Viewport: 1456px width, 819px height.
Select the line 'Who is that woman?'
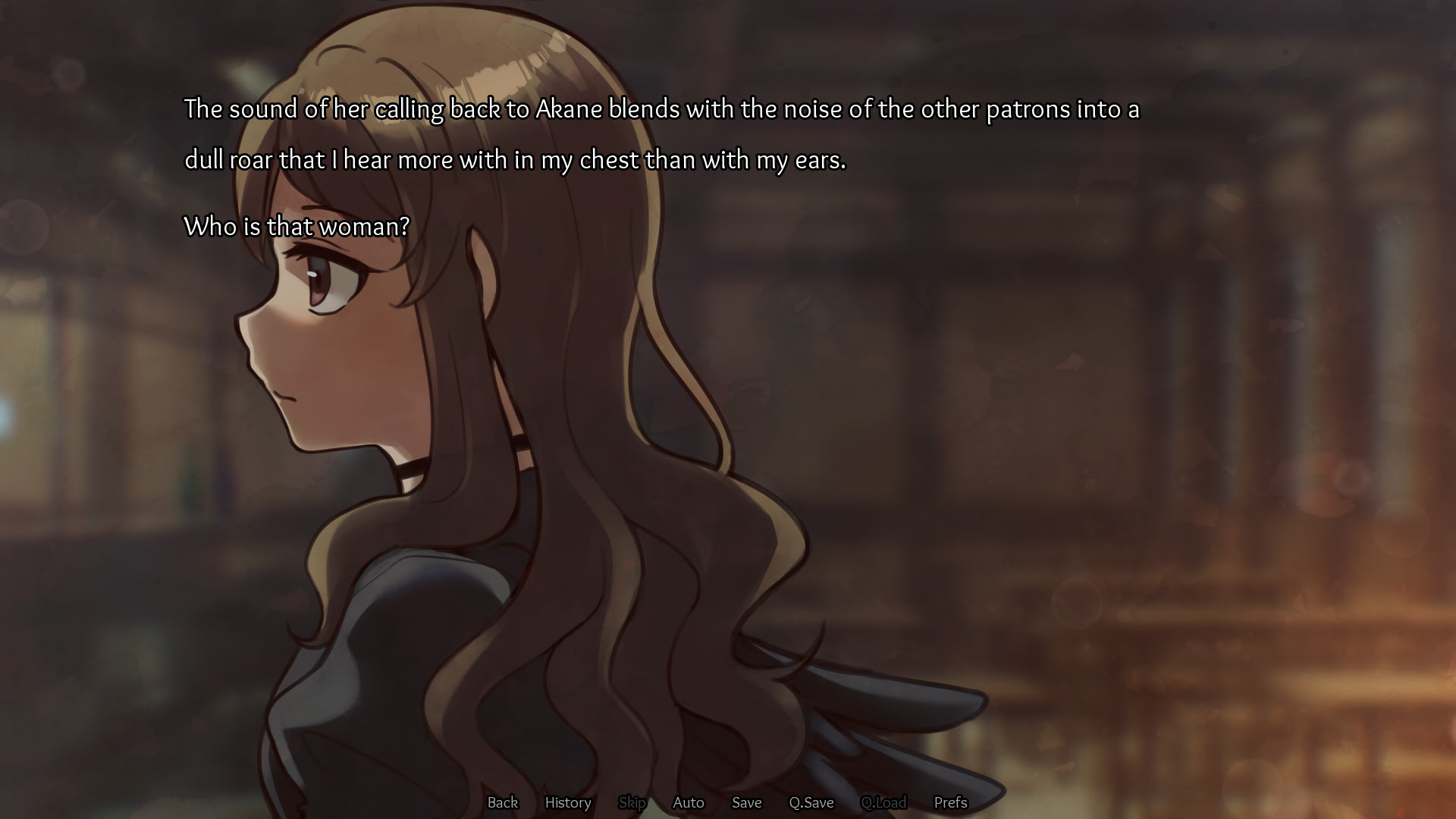pyautogui.click(x=297, y=224)
